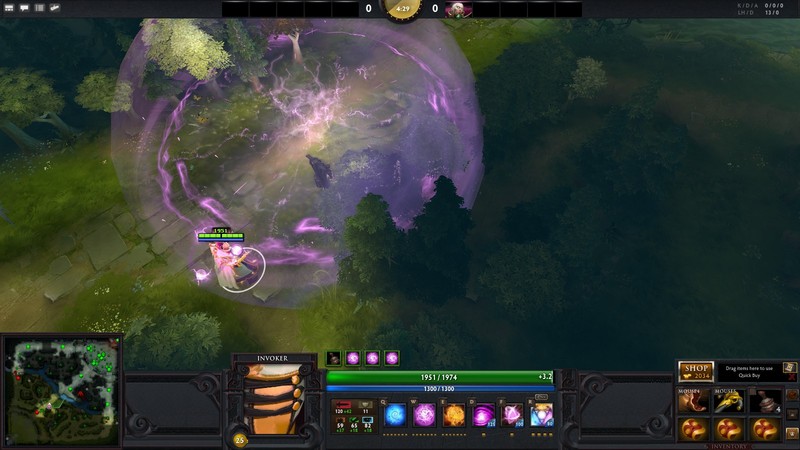
Task: Select the Invoker hero portrait
Action: tap(274, 398)
